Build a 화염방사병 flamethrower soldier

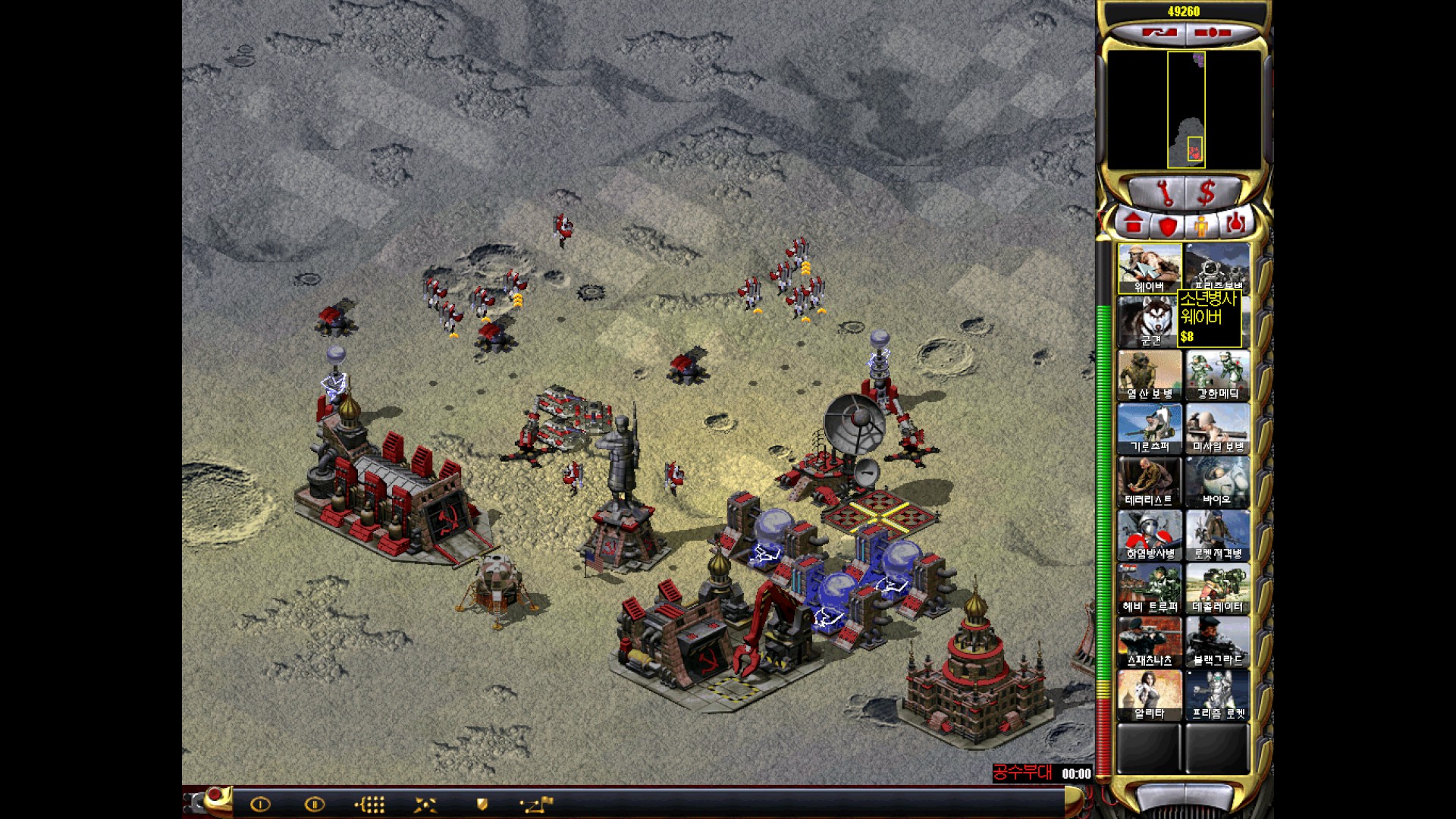[x=1149, y=535]
